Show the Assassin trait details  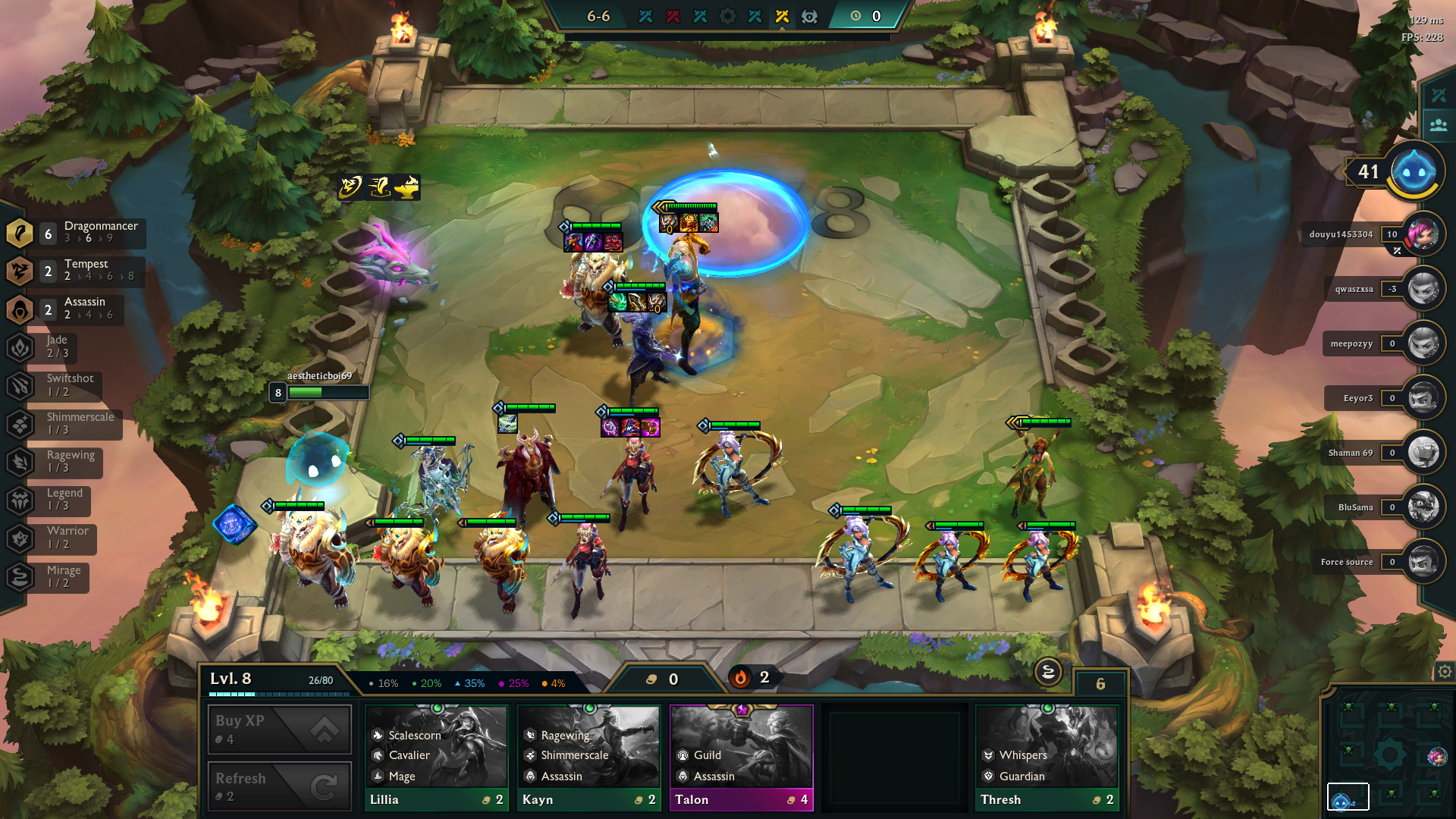click(76, 309)
